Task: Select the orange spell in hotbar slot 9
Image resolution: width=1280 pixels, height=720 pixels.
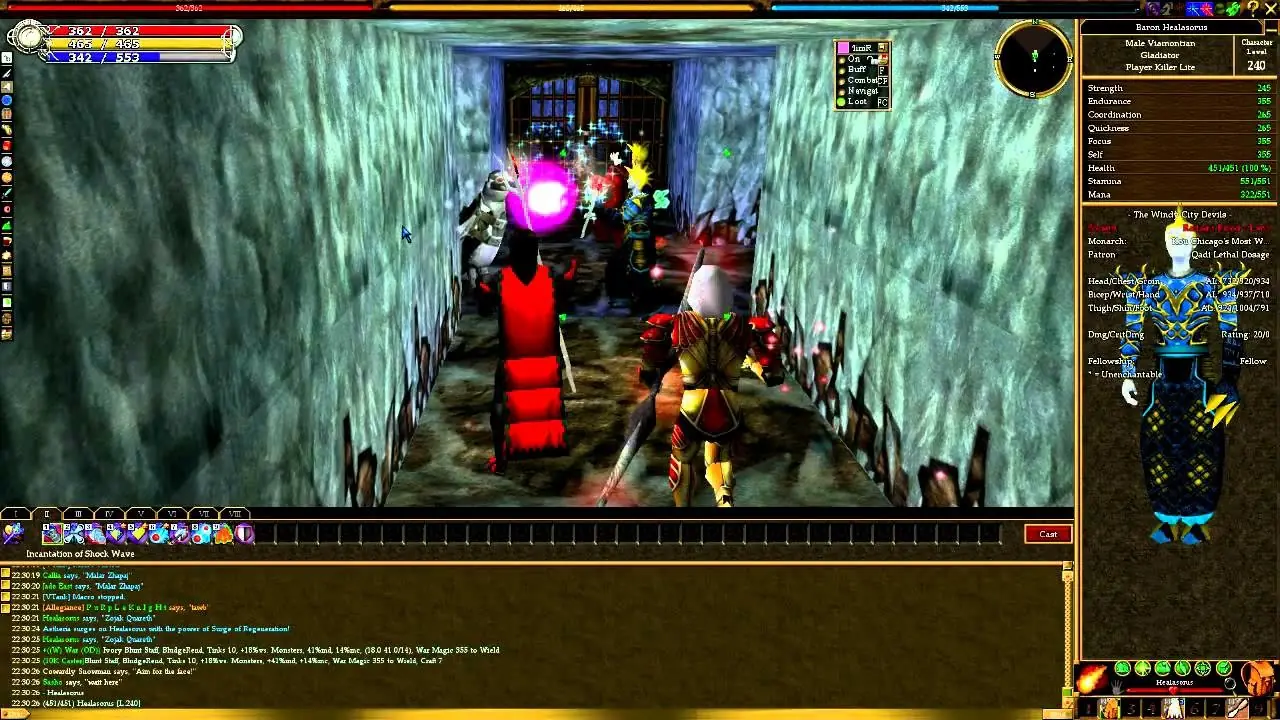Action: pyautogui.click(x=222, y=534)
